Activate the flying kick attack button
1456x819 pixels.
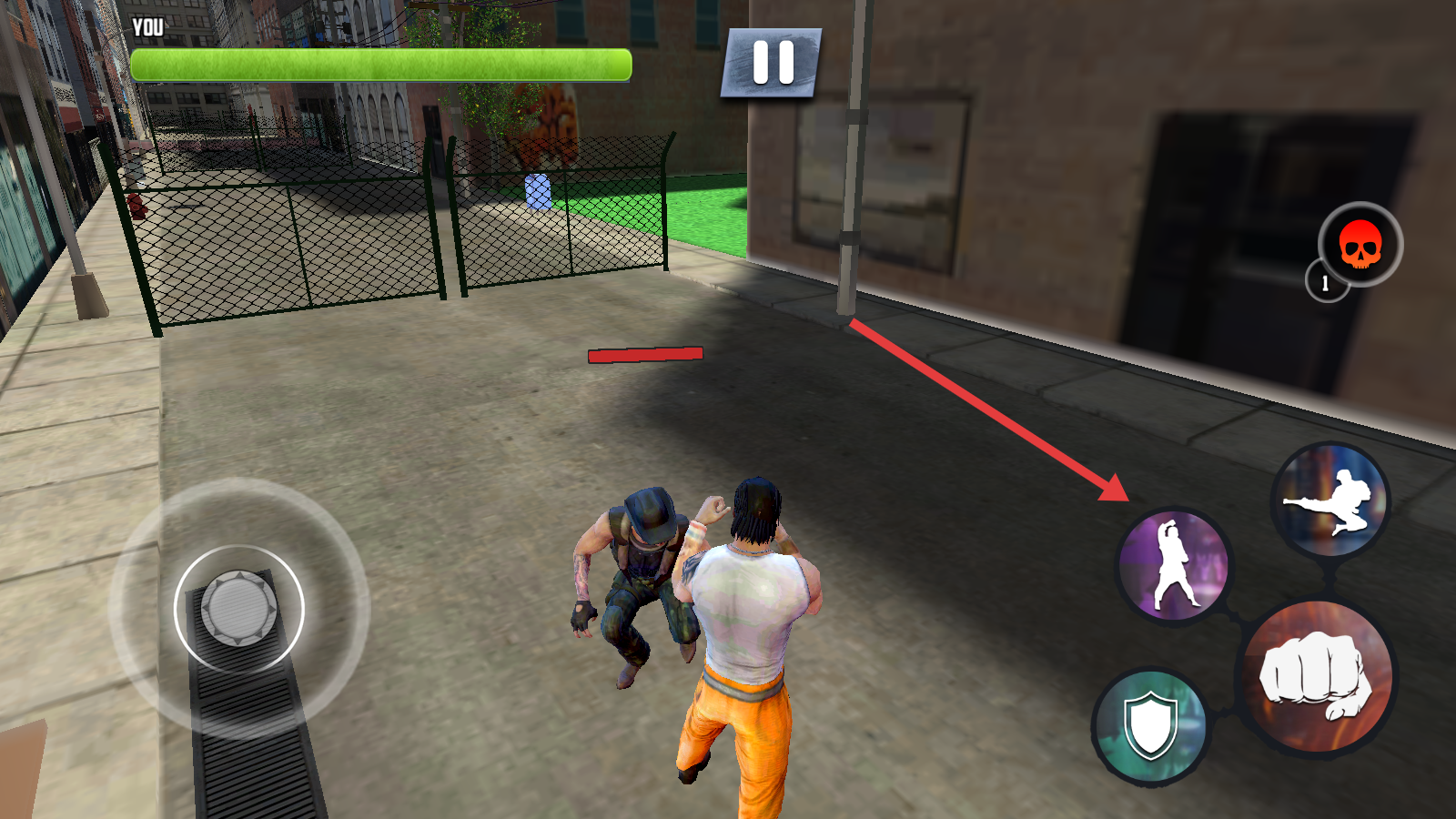(1330, 500)
